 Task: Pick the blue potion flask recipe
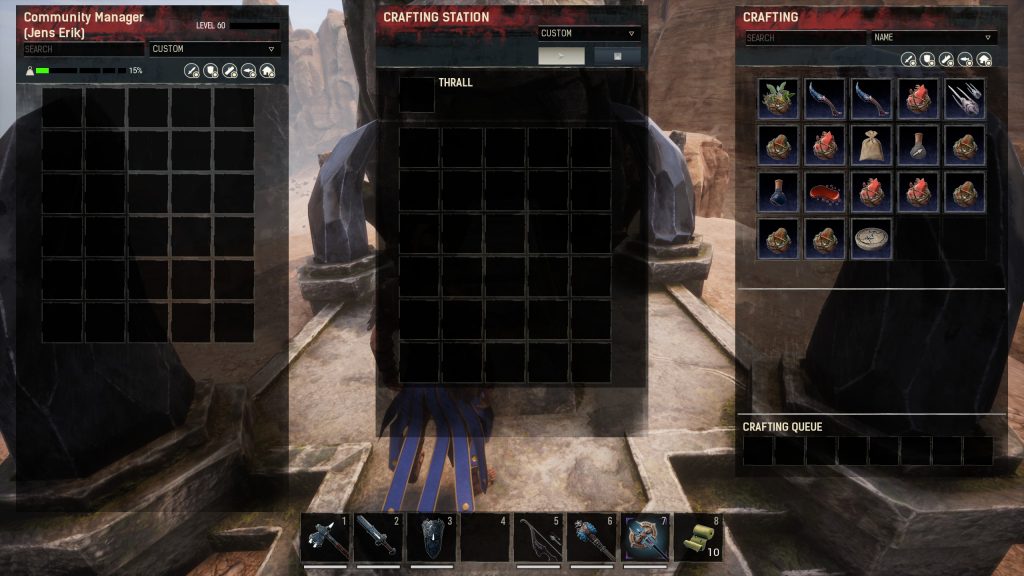[x=778, y=191]
